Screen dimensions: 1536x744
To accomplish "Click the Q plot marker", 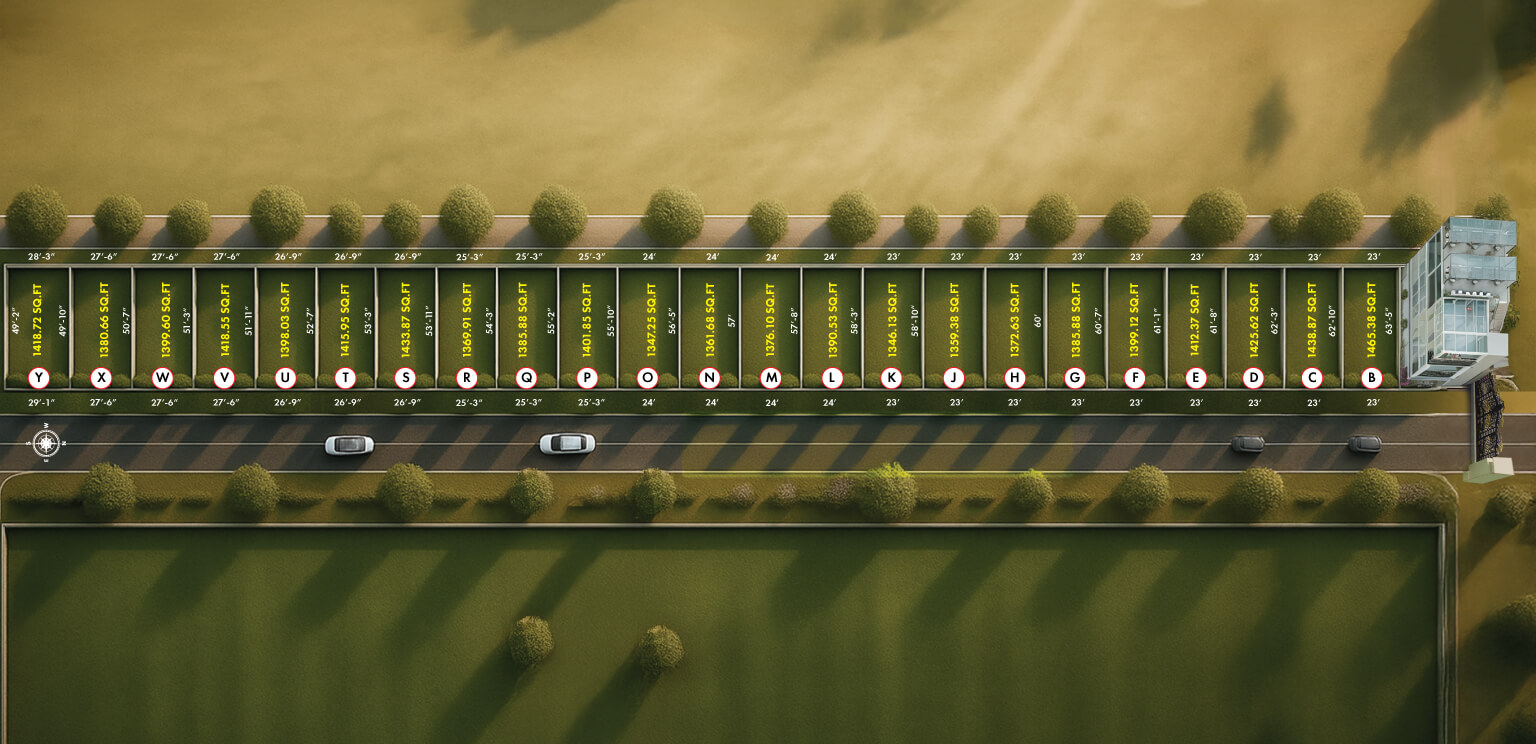I will coord(526,378).
